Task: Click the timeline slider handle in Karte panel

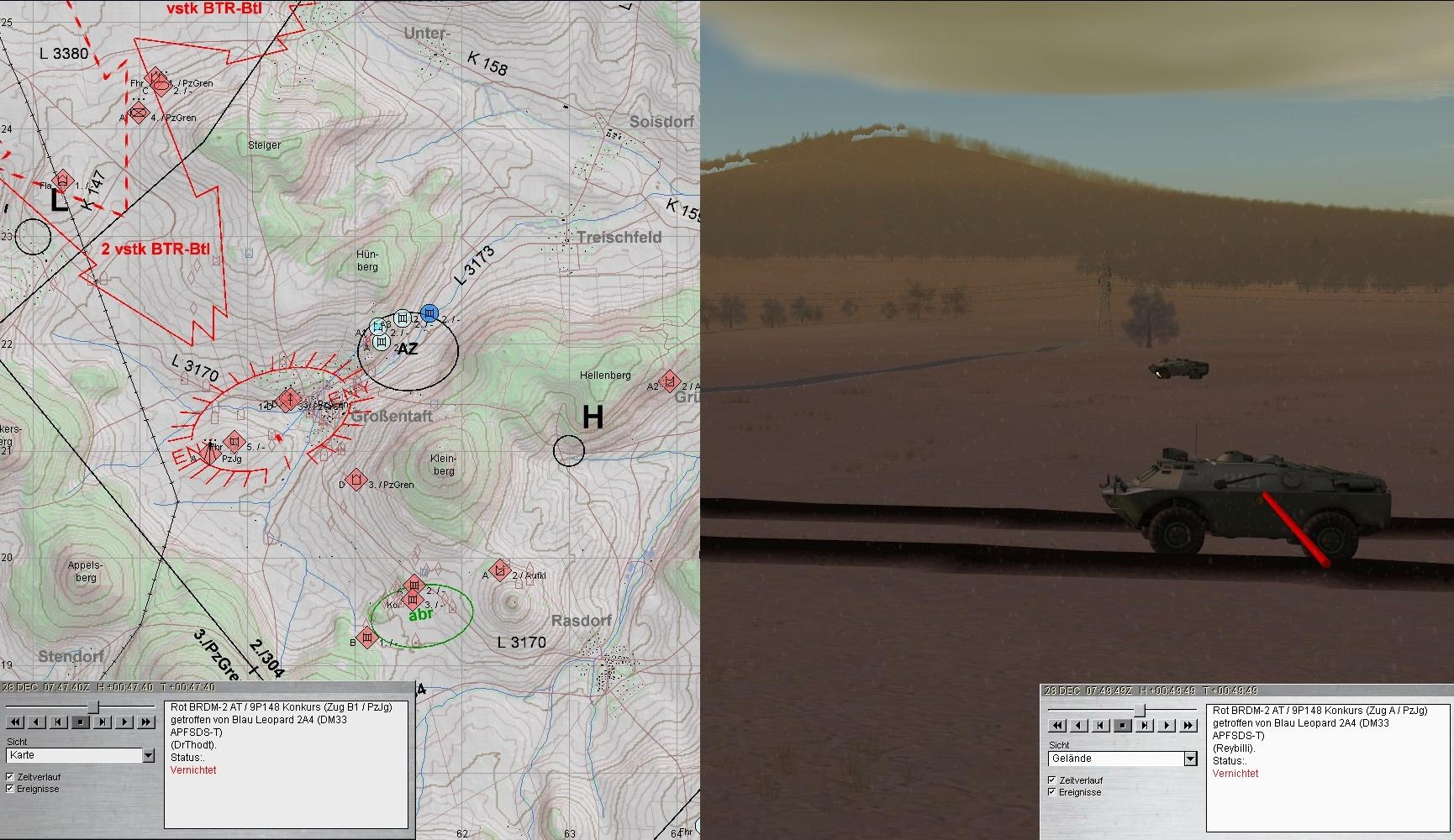Action: 93,707
